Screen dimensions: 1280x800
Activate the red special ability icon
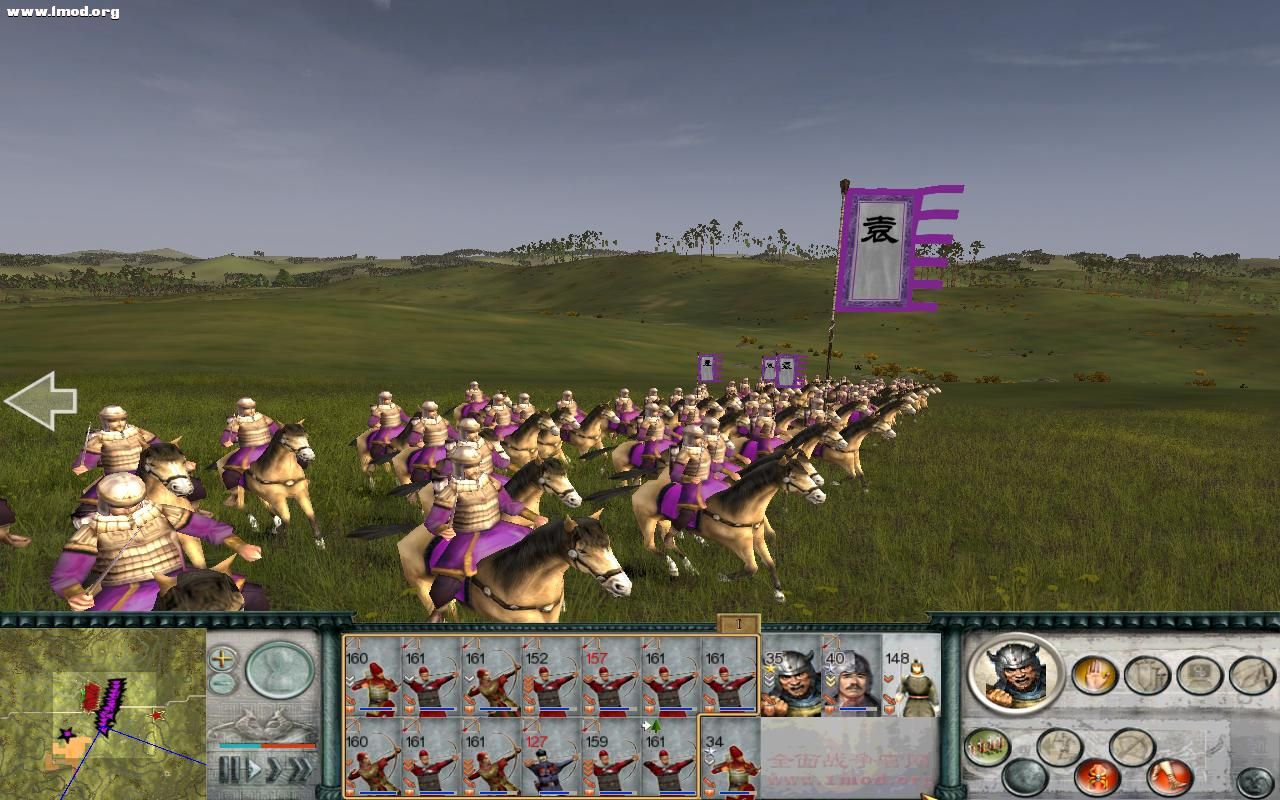pyautogui.click(x=1097, y=775)
